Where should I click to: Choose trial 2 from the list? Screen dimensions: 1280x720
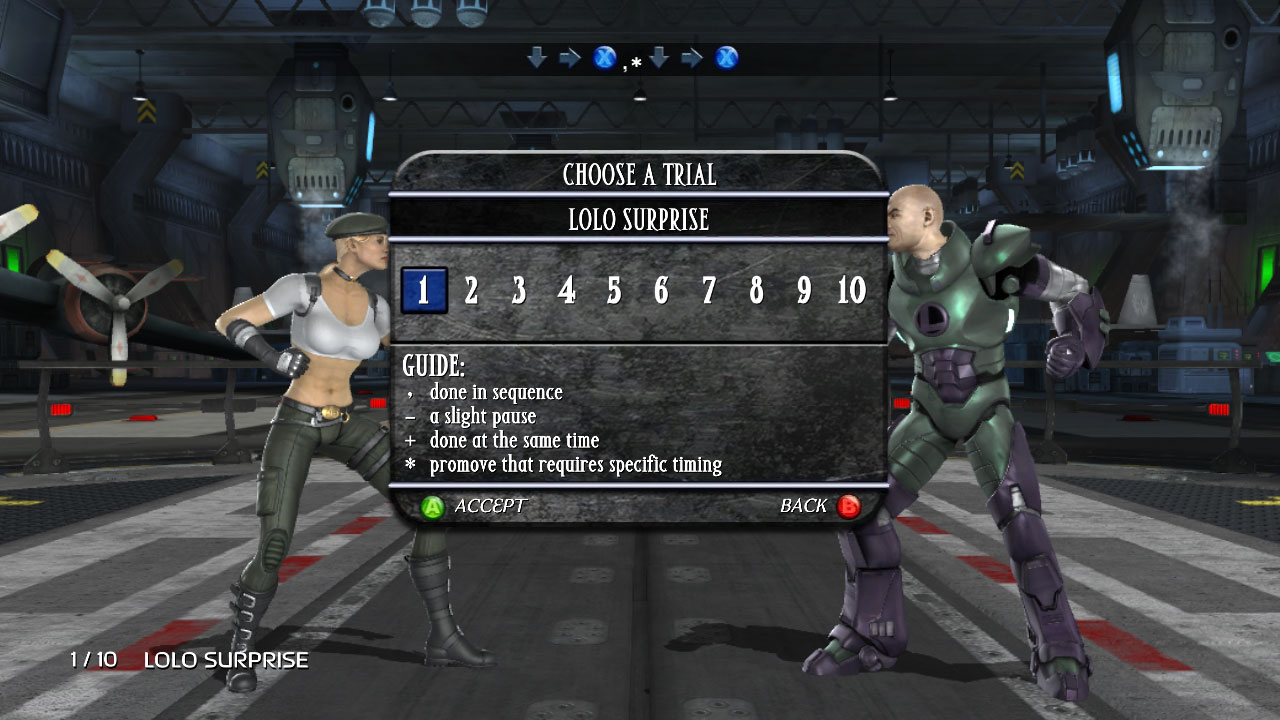coord(471,291)
